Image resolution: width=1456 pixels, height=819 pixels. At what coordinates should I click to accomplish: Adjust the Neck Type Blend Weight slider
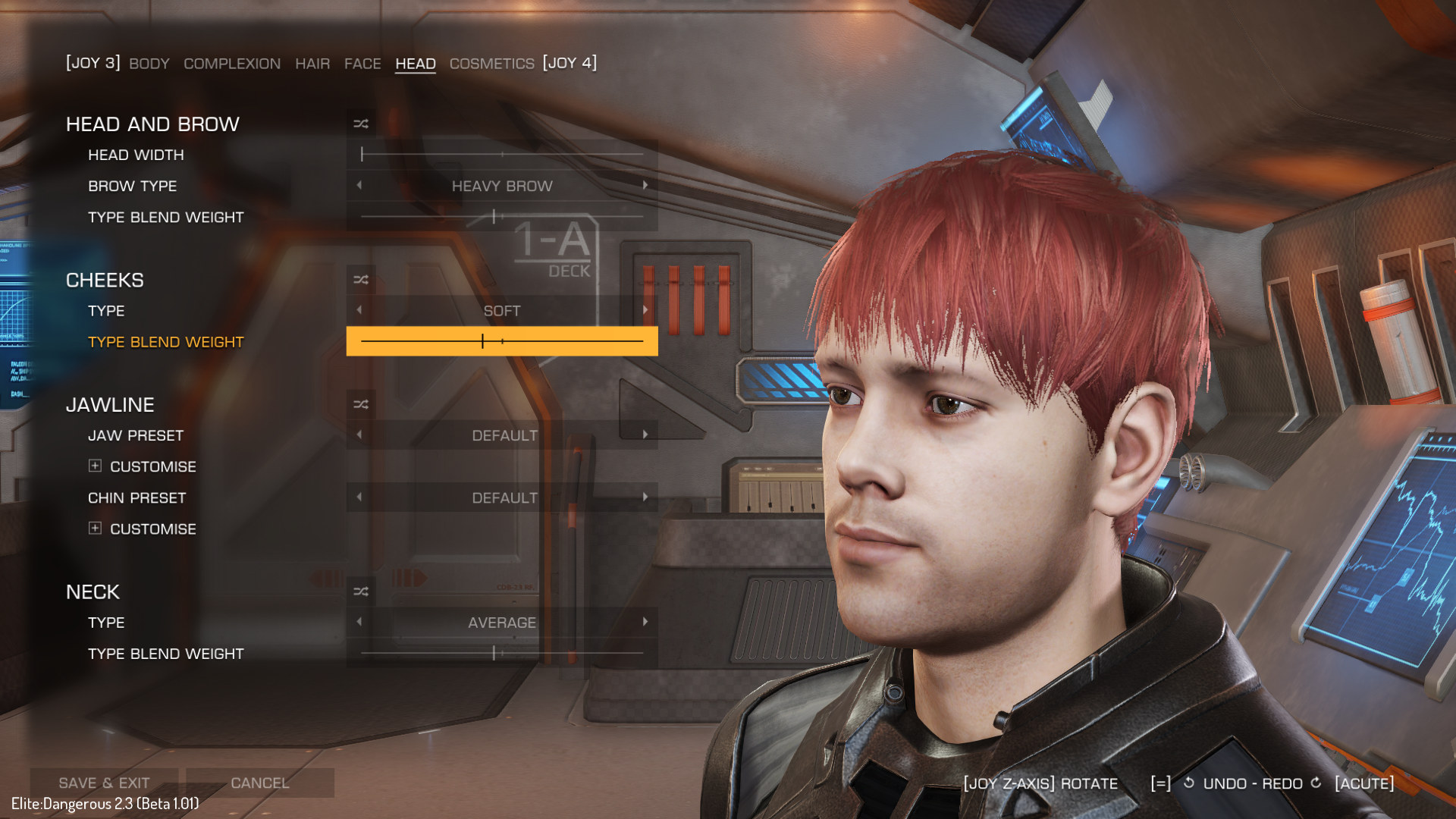point(502,653)
